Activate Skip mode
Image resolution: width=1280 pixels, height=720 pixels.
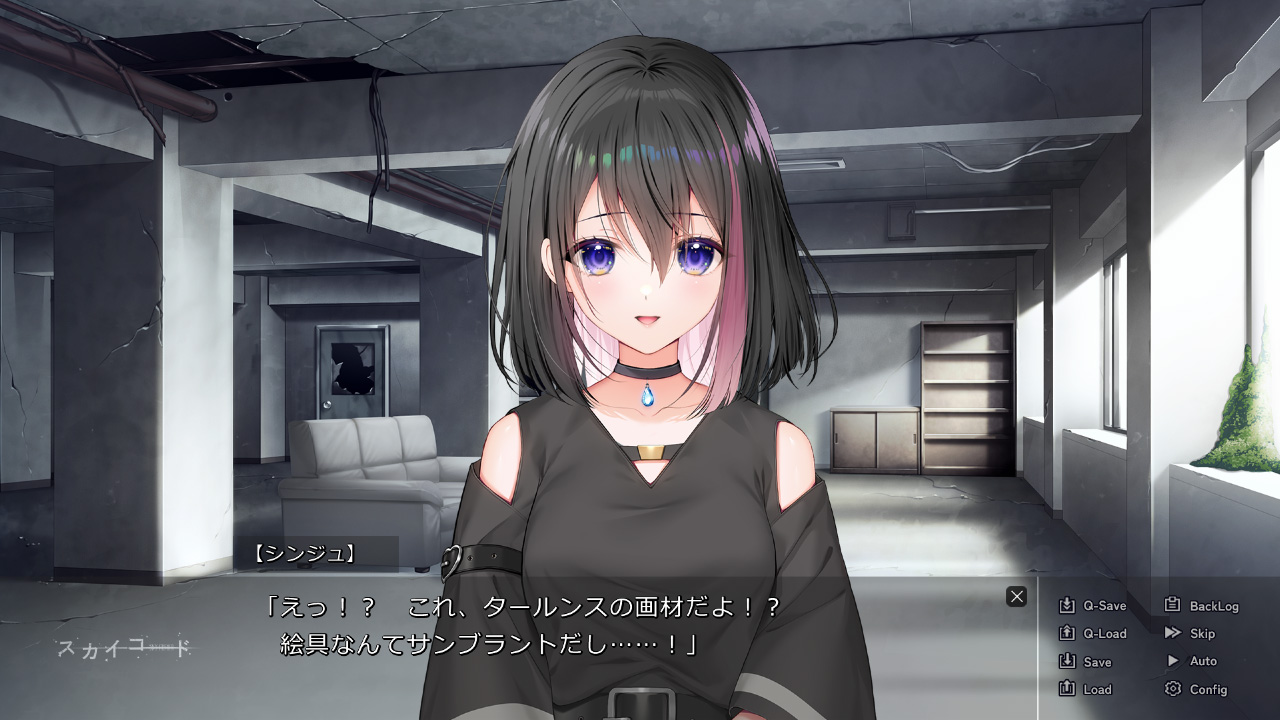click(x=1190, y=634)
